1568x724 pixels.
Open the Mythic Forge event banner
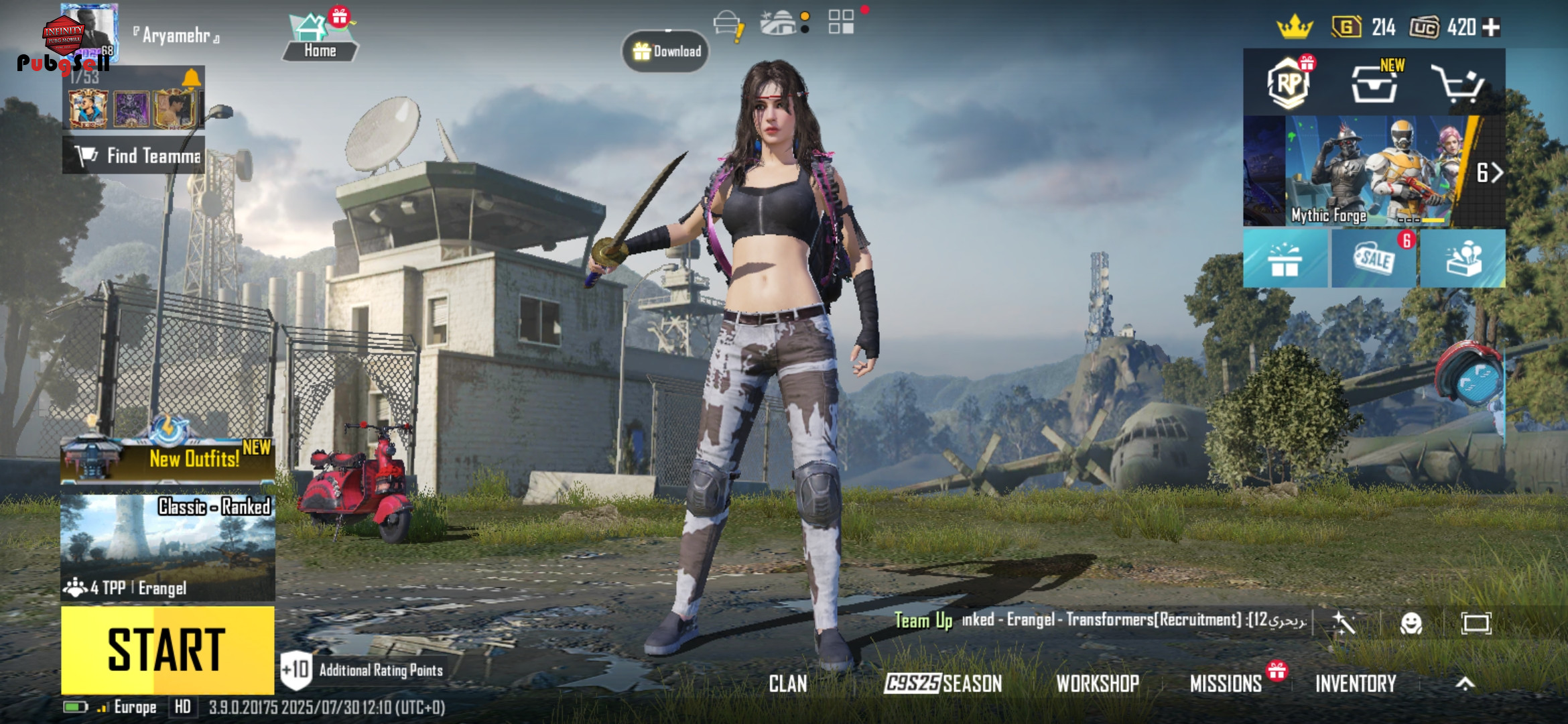click(1374, 172)
